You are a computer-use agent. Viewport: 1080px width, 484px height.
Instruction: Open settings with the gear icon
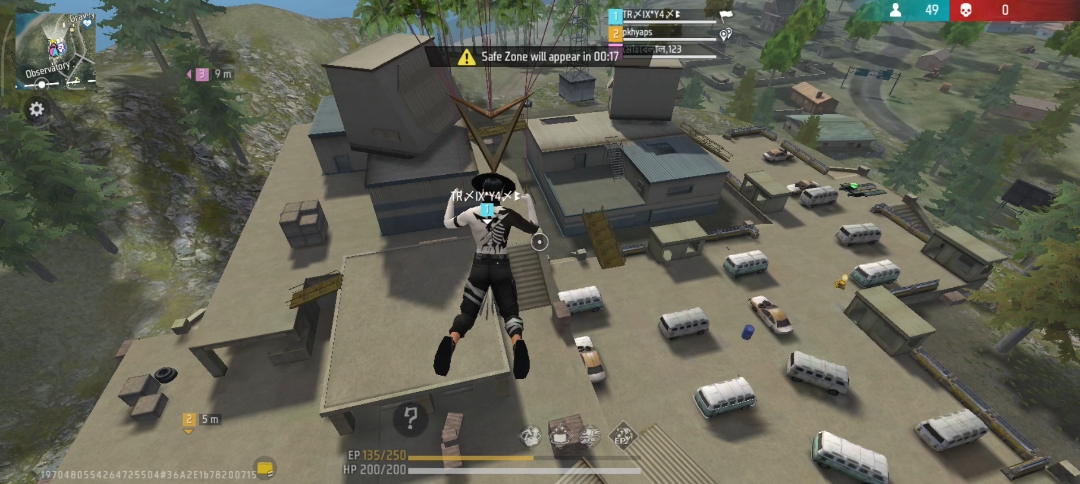tap(37, 109)
